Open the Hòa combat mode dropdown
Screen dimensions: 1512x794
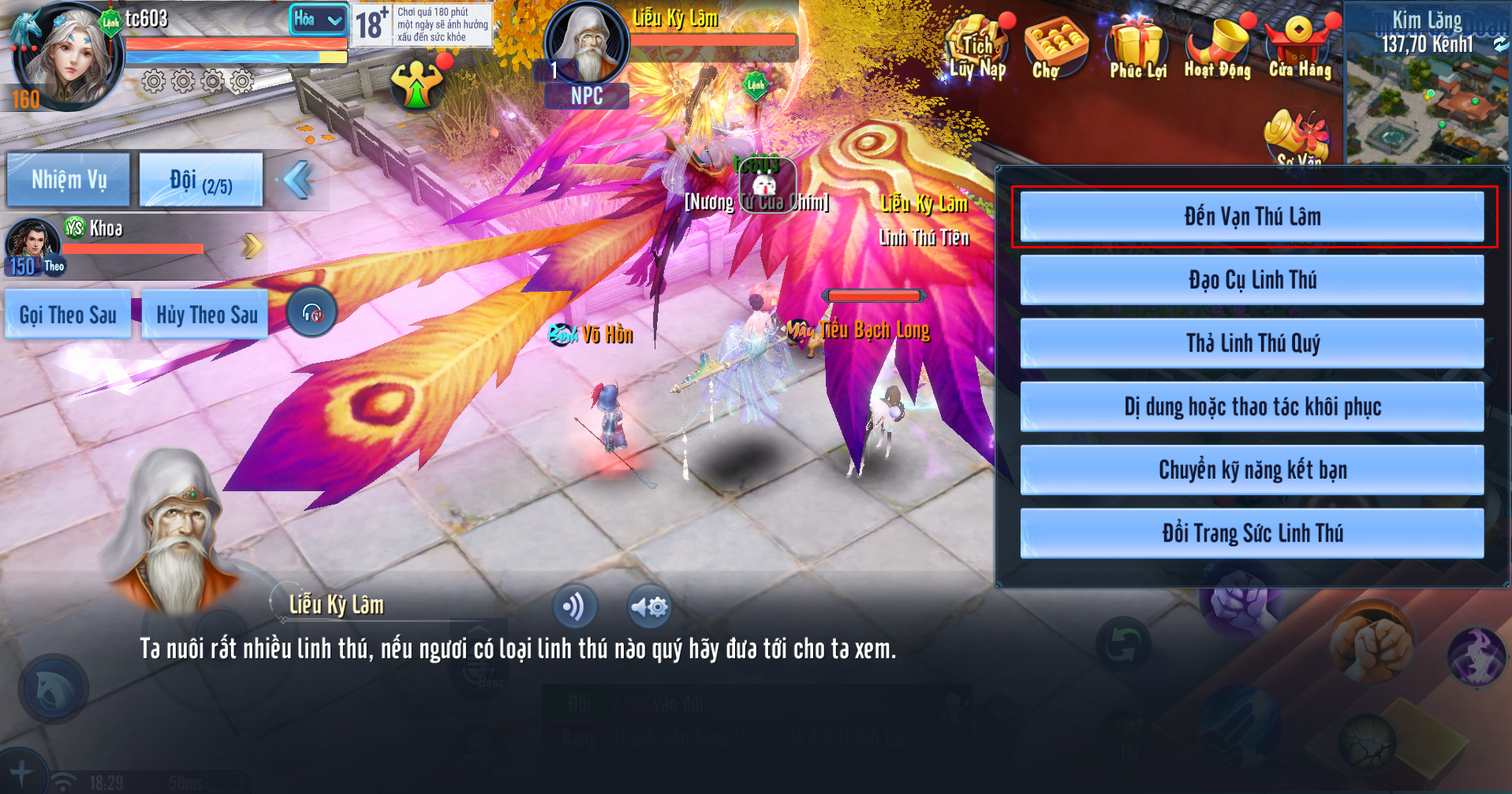click(318, 19)
